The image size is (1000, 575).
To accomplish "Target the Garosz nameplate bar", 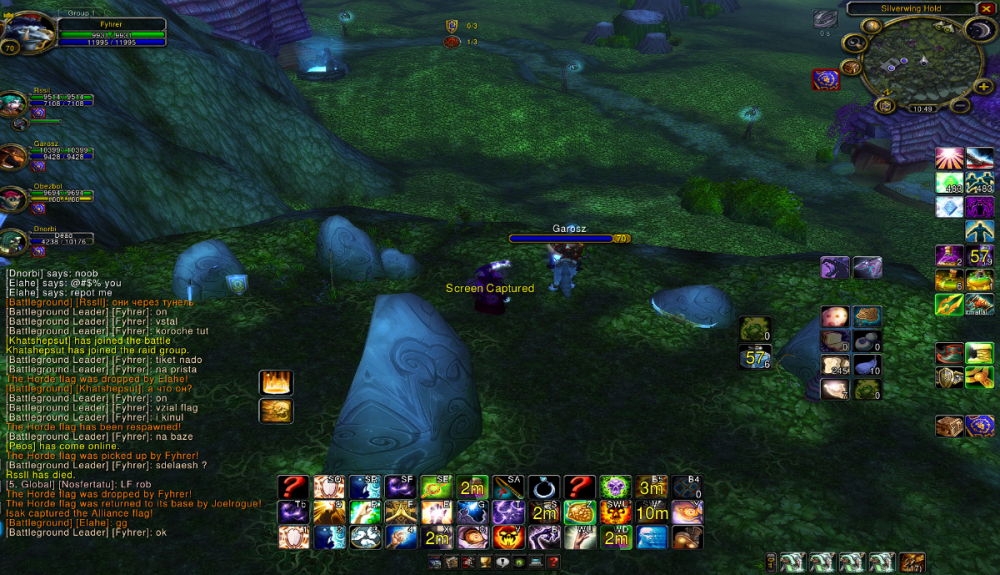I will 569,239.
